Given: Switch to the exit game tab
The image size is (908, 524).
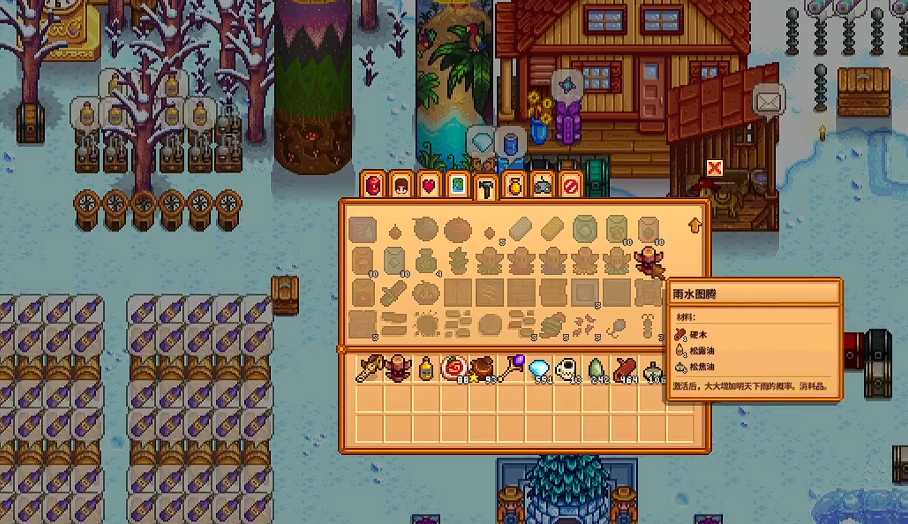Looking at the screenshot, I should pos(571,185).
